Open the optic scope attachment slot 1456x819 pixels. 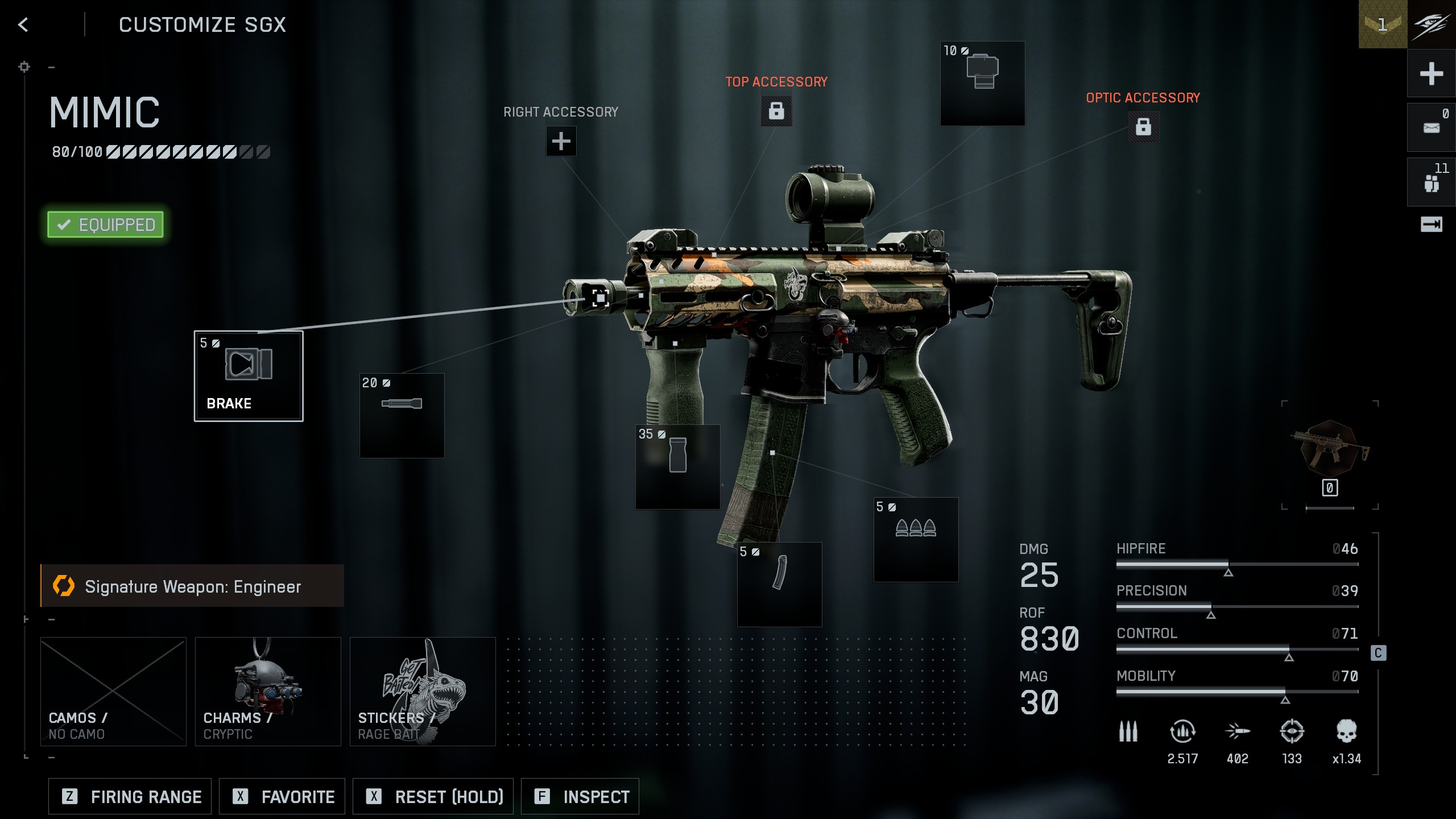coord(982,83)
